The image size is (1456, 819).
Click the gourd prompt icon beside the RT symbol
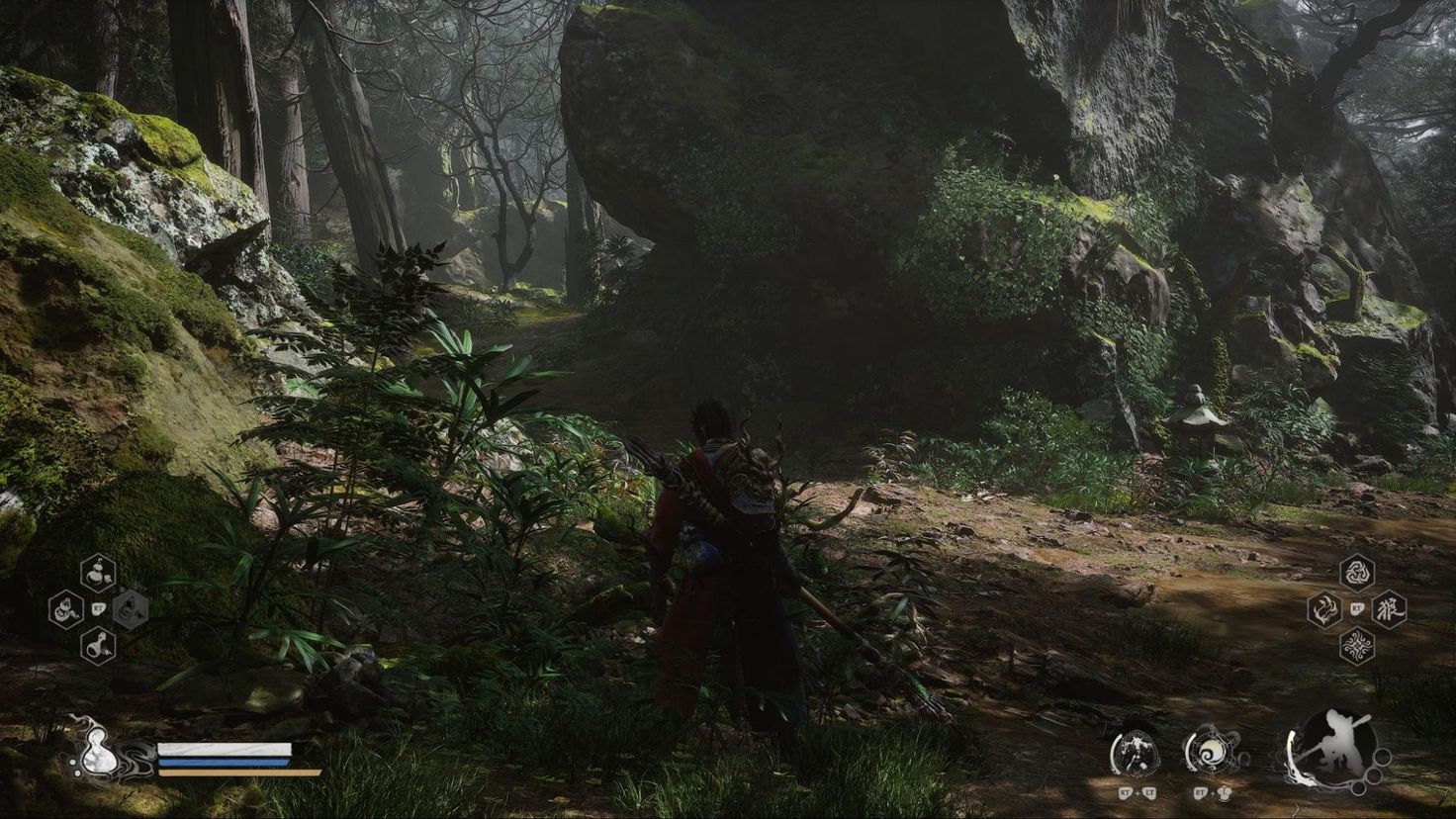click(x=1225, y=793)
